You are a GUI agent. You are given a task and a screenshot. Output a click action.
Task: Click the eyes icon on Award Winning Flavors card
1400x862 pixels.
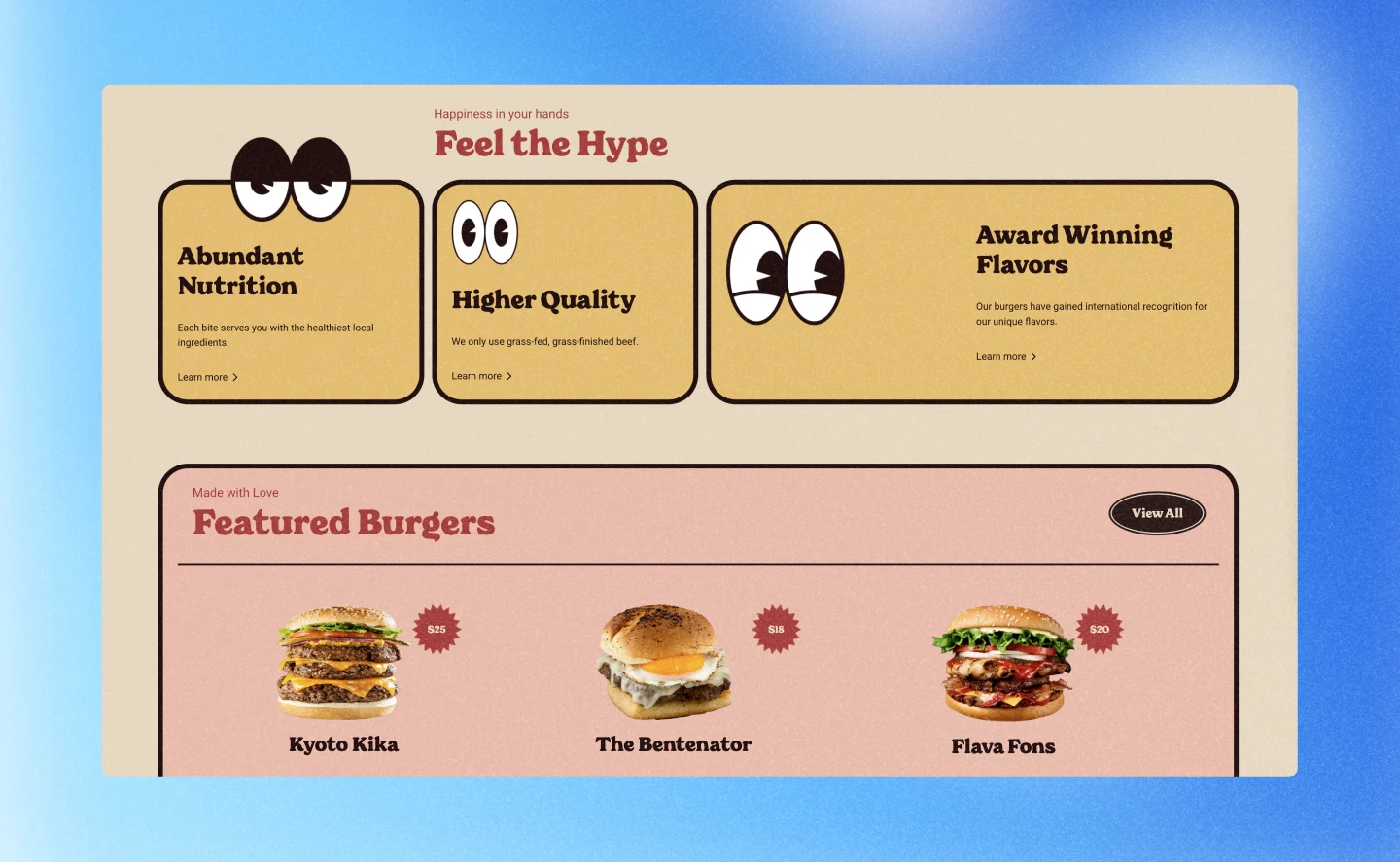[x=787, y=273]
